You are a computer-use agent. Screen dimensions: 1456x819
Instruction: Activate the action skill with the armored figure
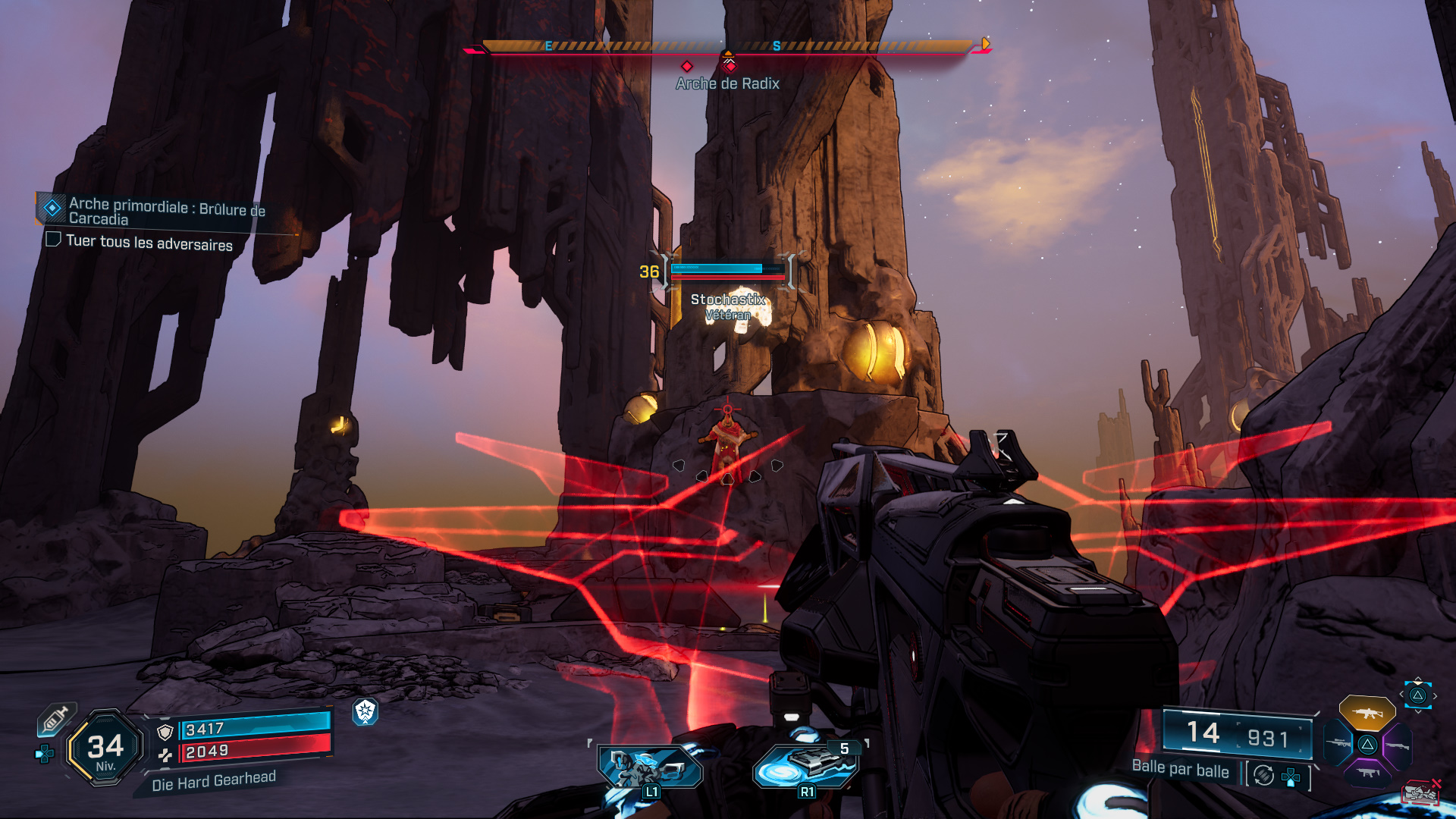pyautogui.click(x=650, y=767)
